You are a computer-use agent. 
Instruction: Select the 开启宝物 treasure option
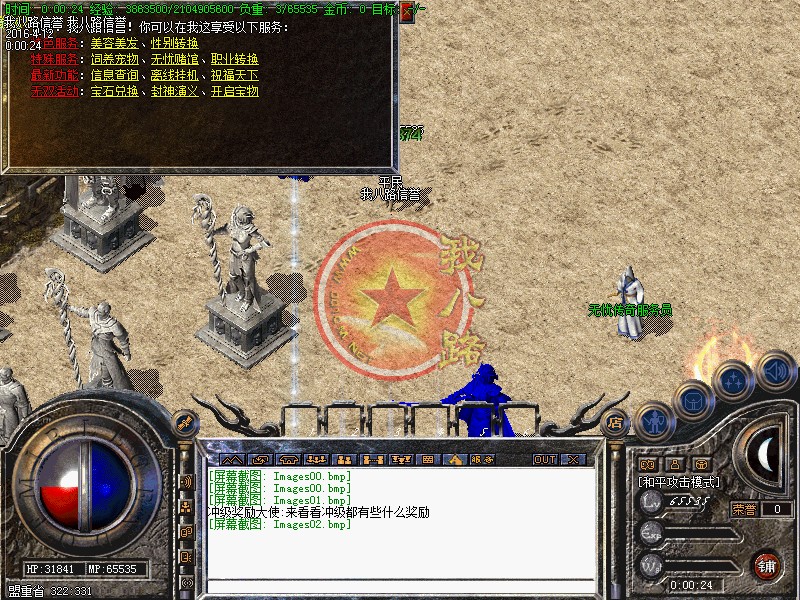(x=235, y=91)
